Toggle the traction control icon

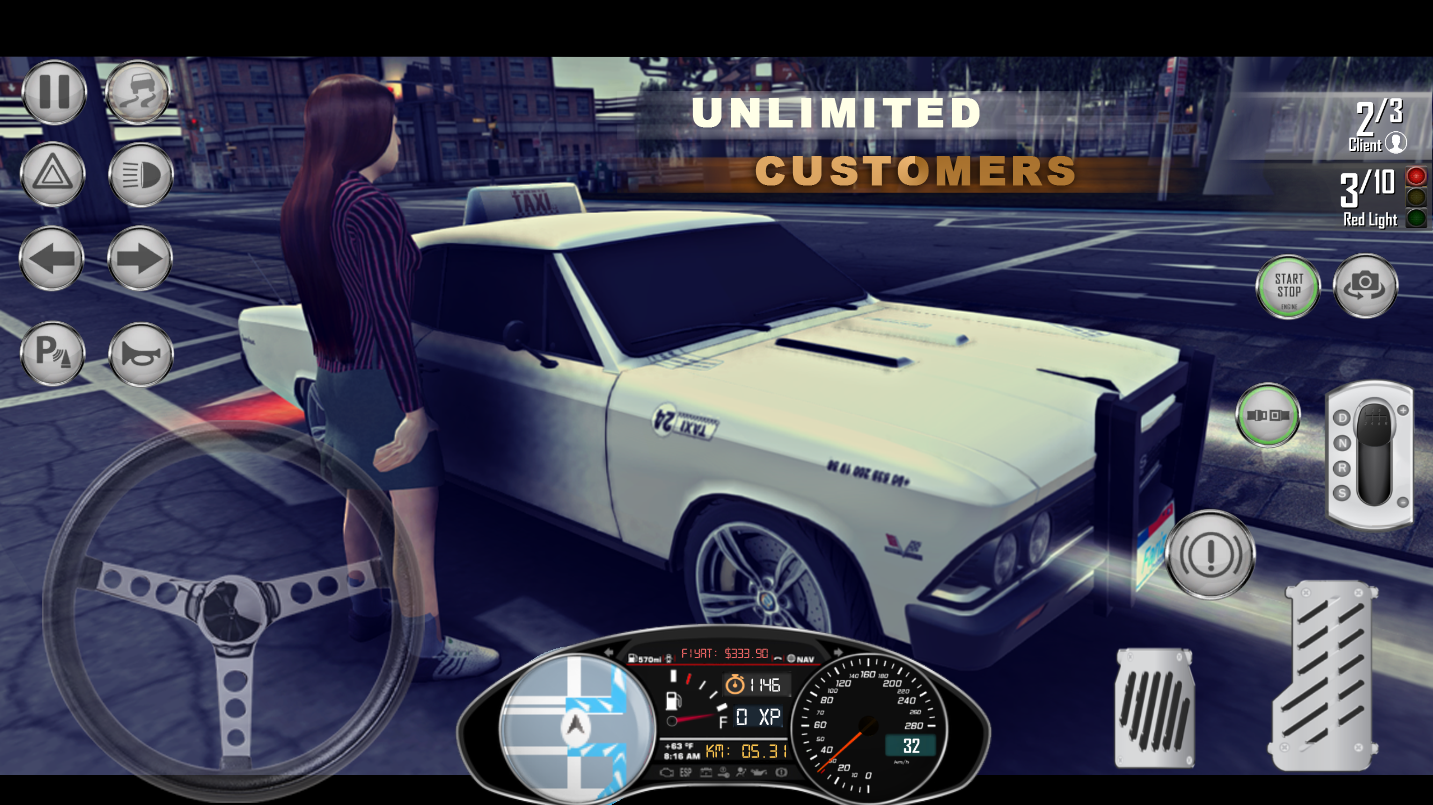pos(139,91)
